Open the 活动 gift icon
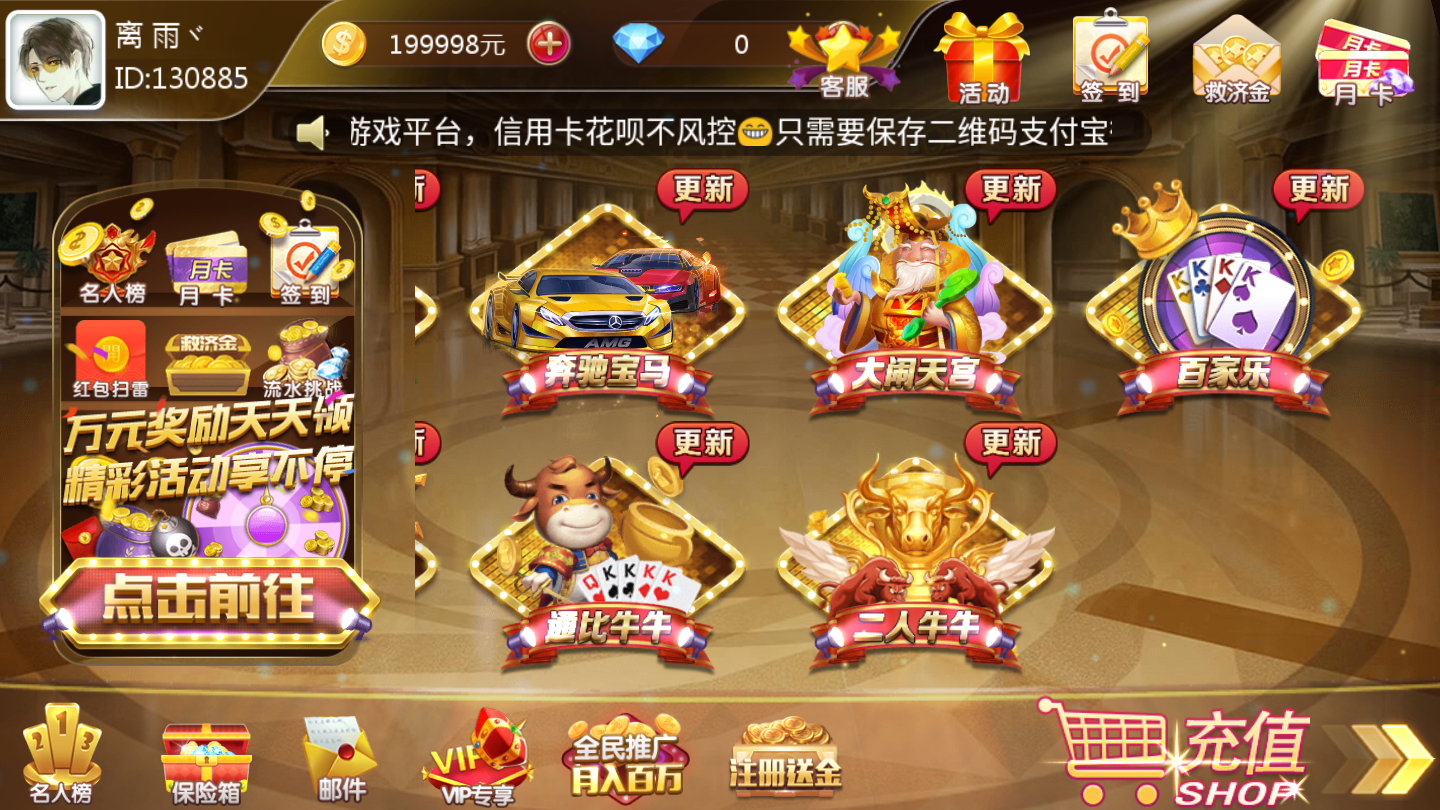Viewport: 1440px width, 810px height. point(986,55)
